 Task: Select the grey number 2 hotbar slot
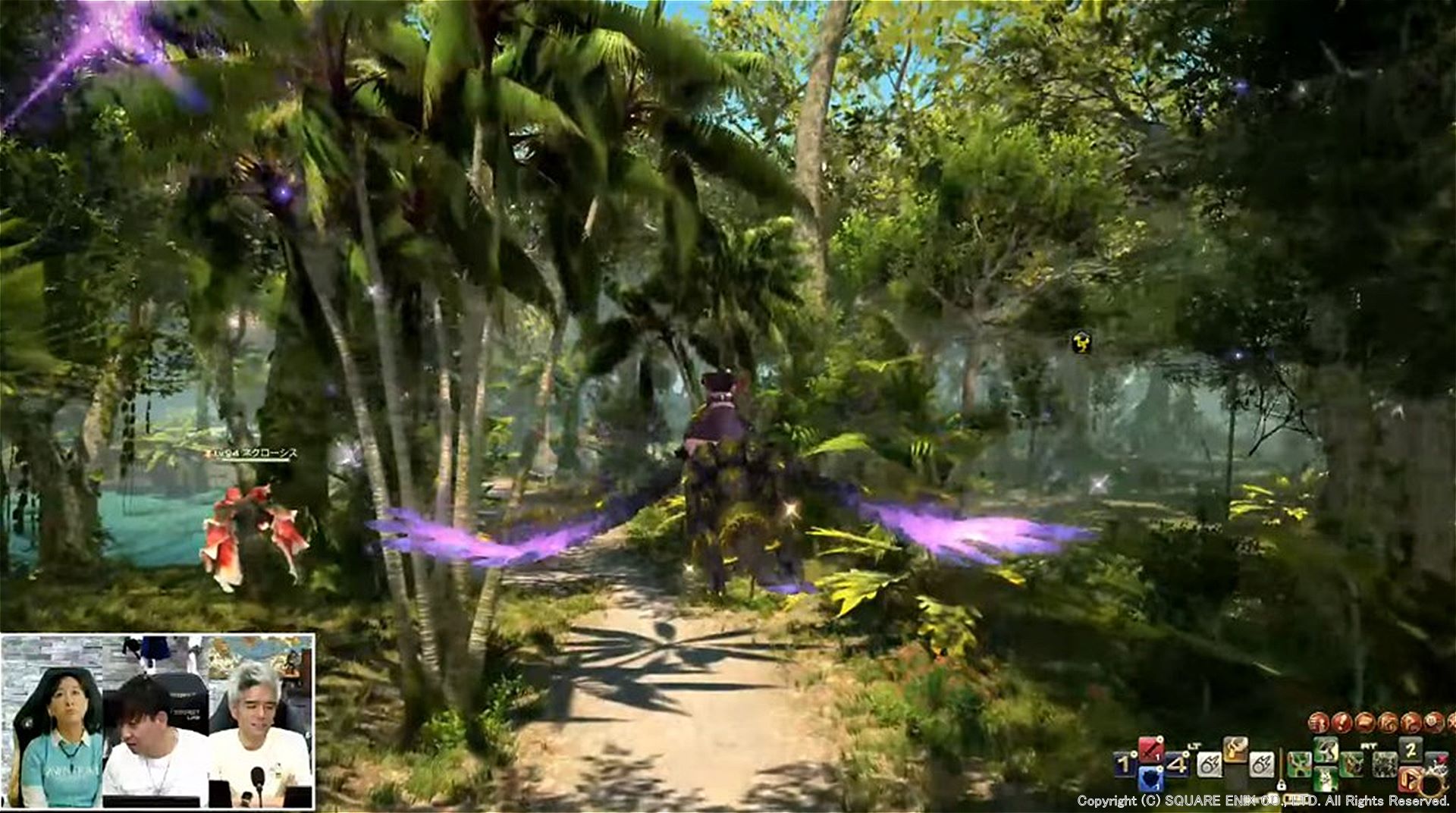coord(1410,749)
